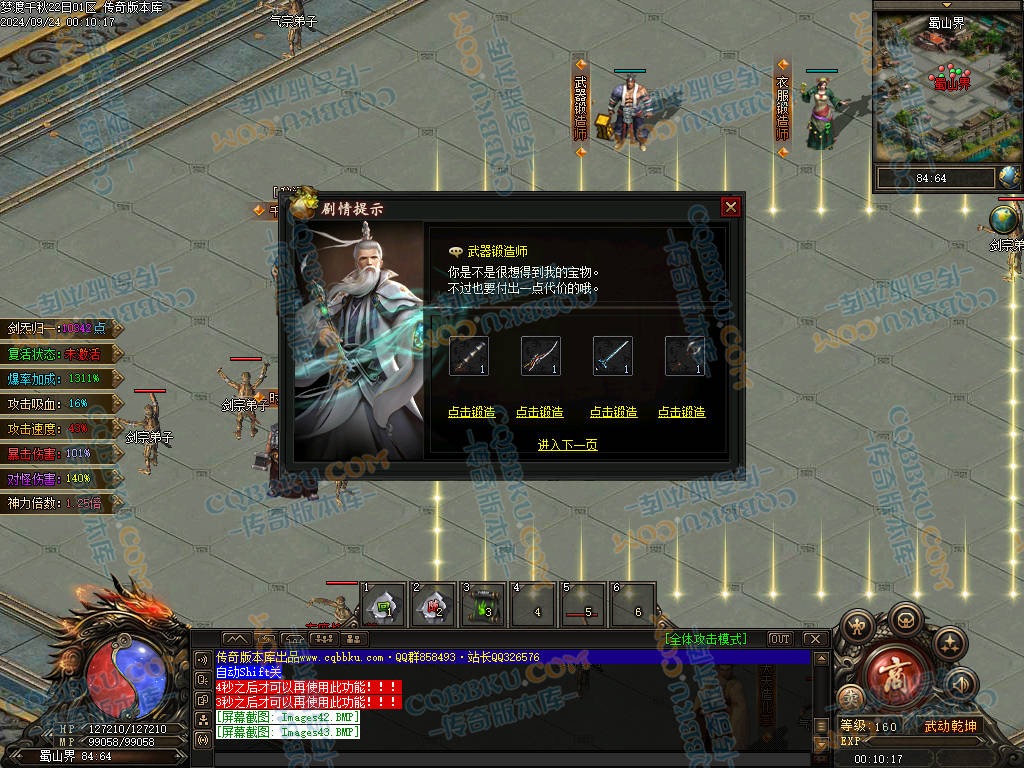Close the 剧情提示 dialog window

click(731, 207)
